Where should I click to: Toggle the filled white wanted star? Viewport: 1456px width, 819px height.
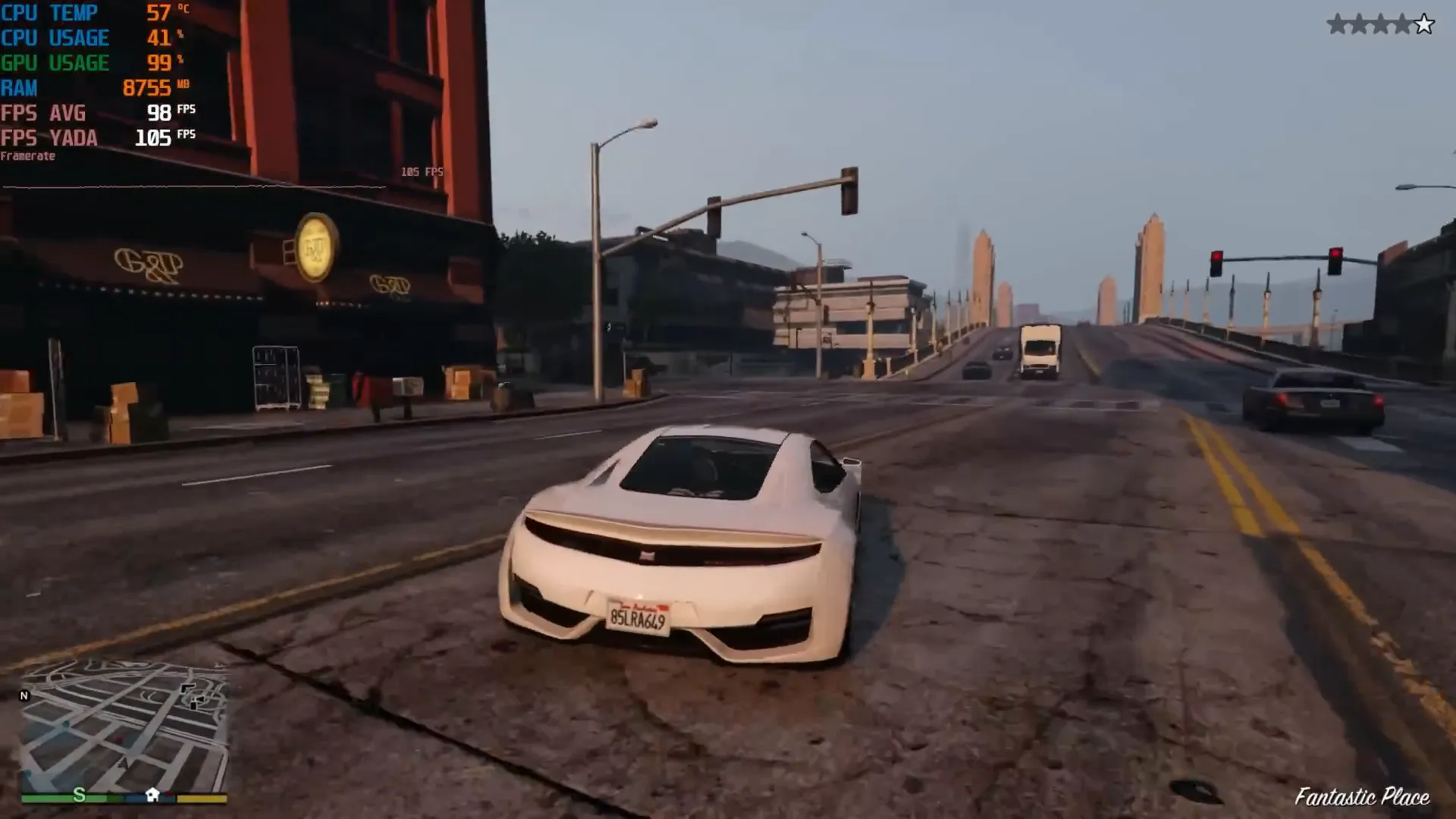[1424, 24]
